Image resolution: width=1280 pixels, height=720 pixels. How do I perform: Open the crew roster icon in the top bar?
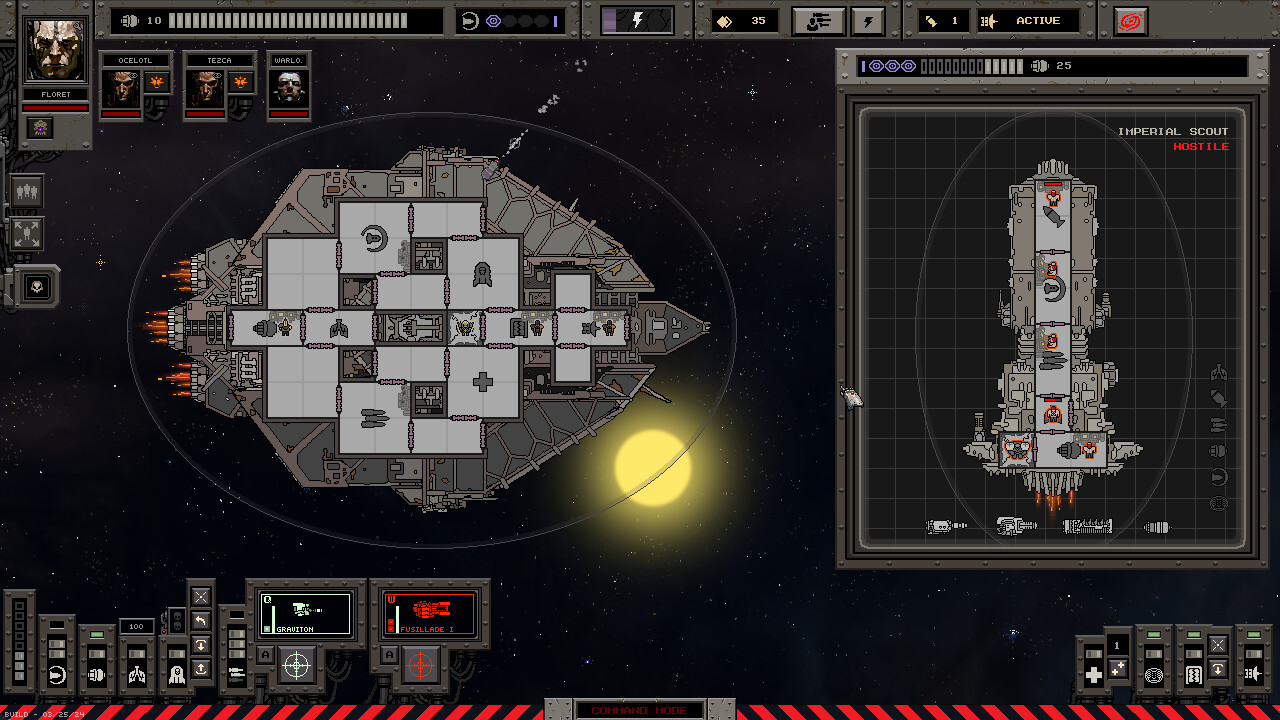[818, 21]
